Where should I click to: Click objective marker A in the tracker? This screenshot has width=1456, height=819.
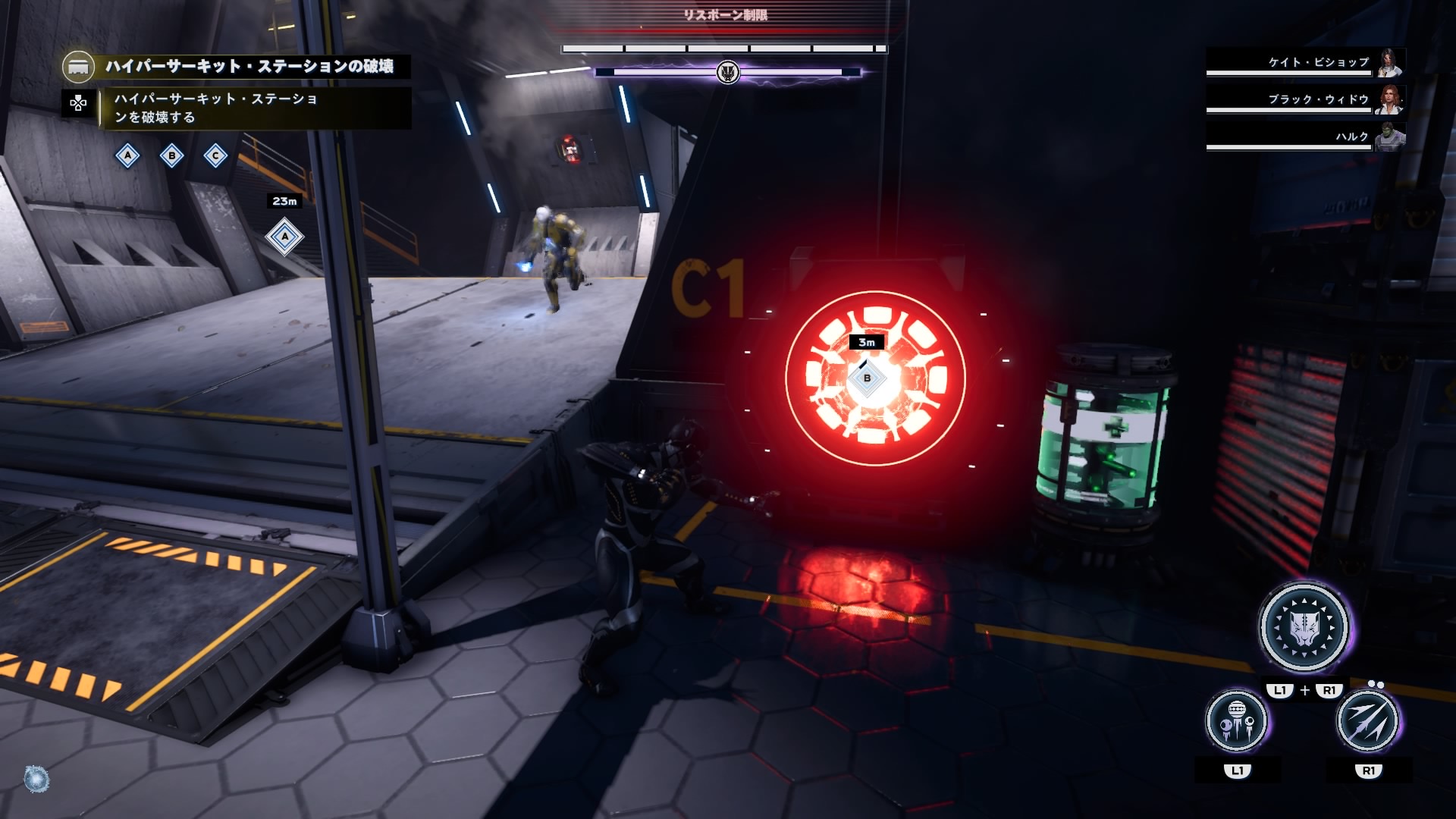[127, 156]
